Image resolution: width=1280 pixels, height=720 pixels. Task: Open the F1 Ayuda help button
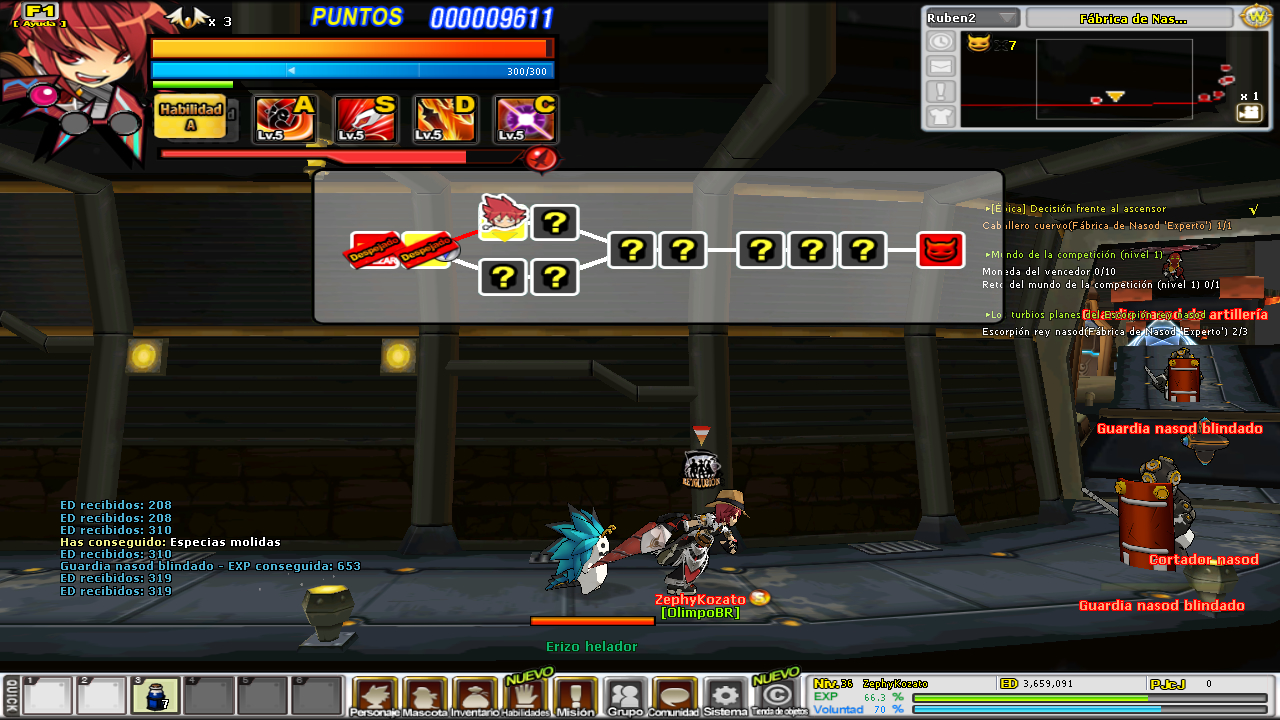point(40,15)
